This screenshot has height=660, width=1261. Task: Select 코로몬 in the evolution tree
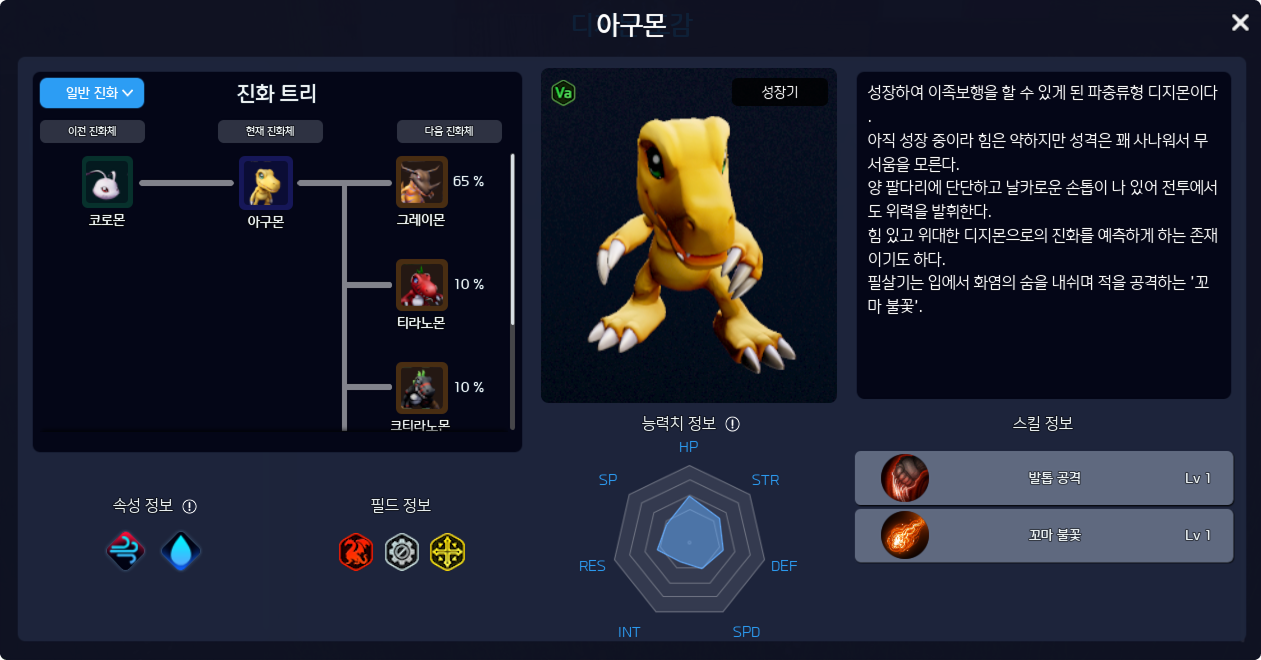click(107, 182)
